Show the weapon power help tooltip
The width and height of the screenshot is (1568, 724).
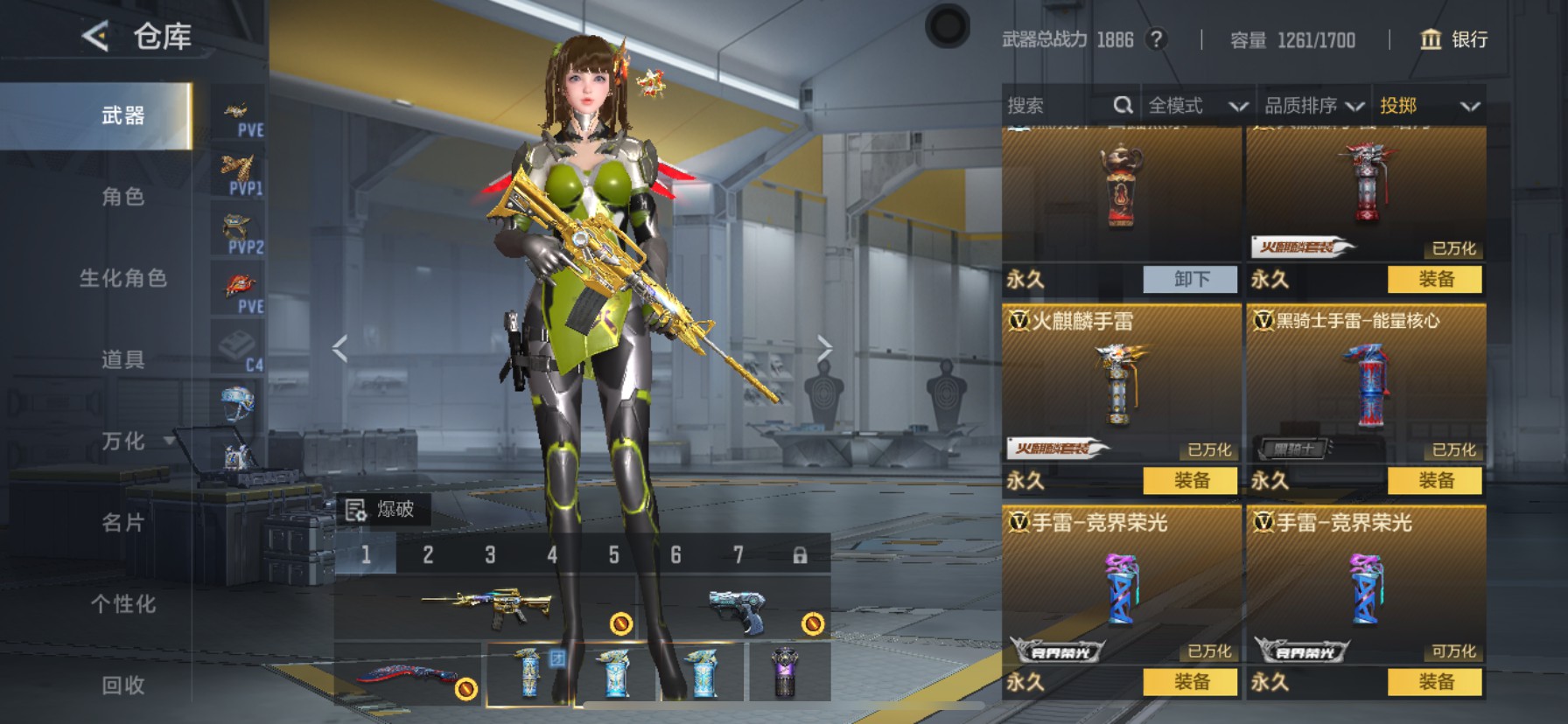point(1157,39)
